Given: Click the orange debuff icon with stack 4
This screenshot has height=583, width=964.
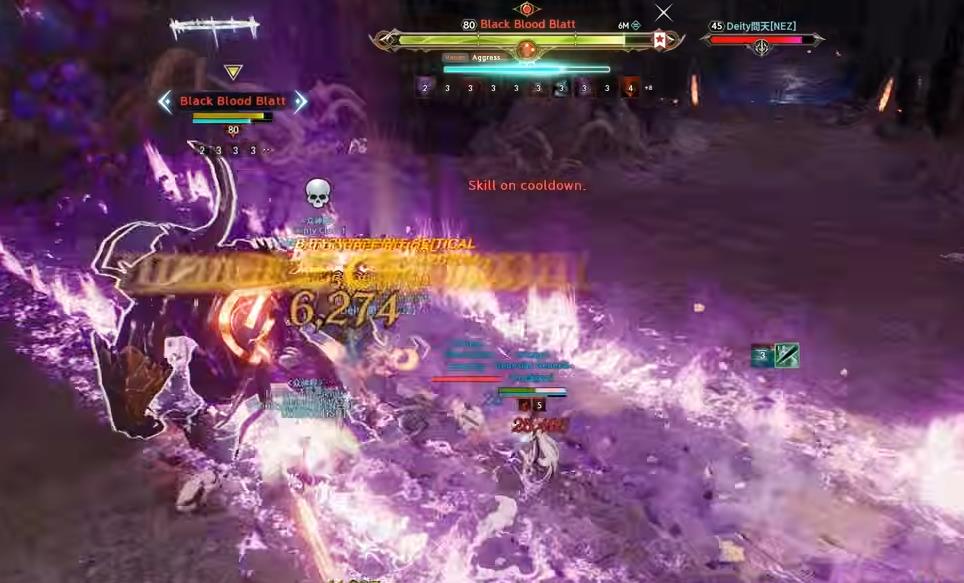Looking at the screenshot, I should [x=629, y=88].
